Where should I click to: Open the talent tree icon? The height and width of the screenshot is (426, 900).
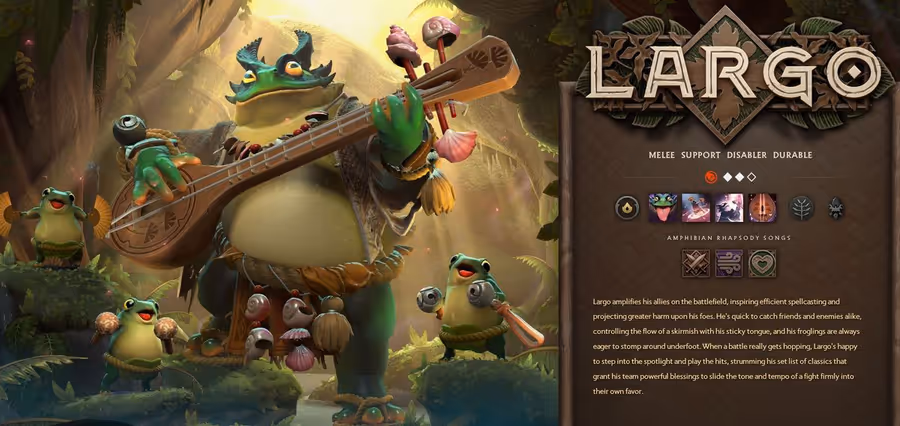click(801, 207)
